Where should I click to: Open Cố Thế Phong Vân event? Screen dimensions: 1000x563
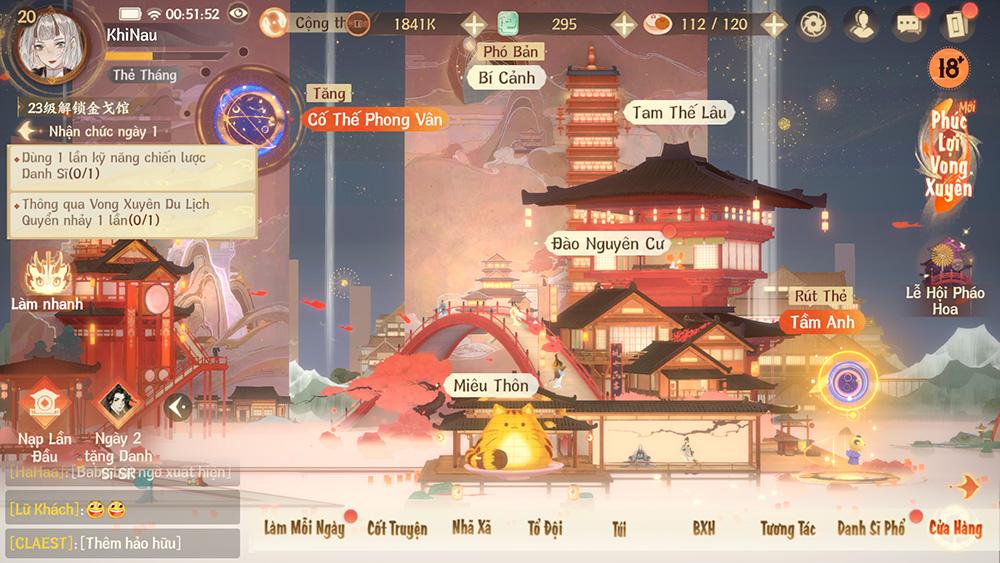tap(374, 119)
